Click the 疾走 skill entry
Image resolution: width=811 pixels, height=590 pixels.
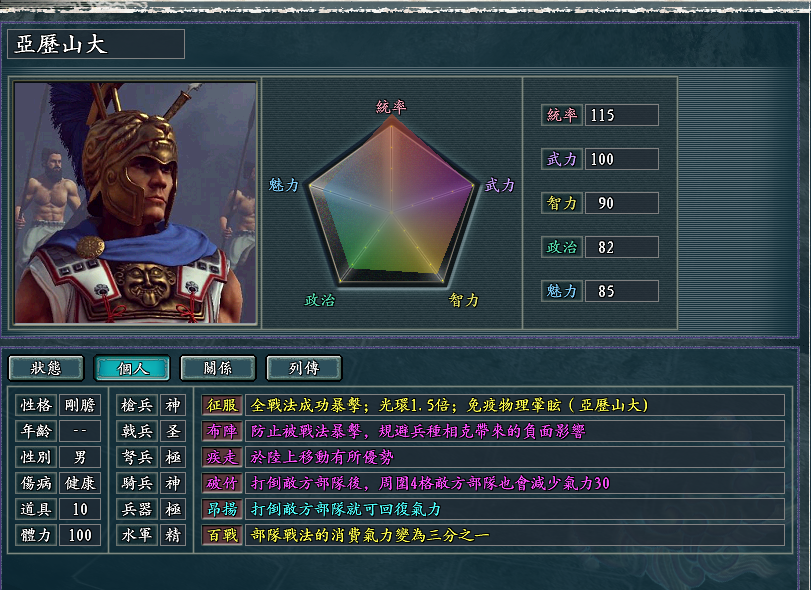click(222, 457)
